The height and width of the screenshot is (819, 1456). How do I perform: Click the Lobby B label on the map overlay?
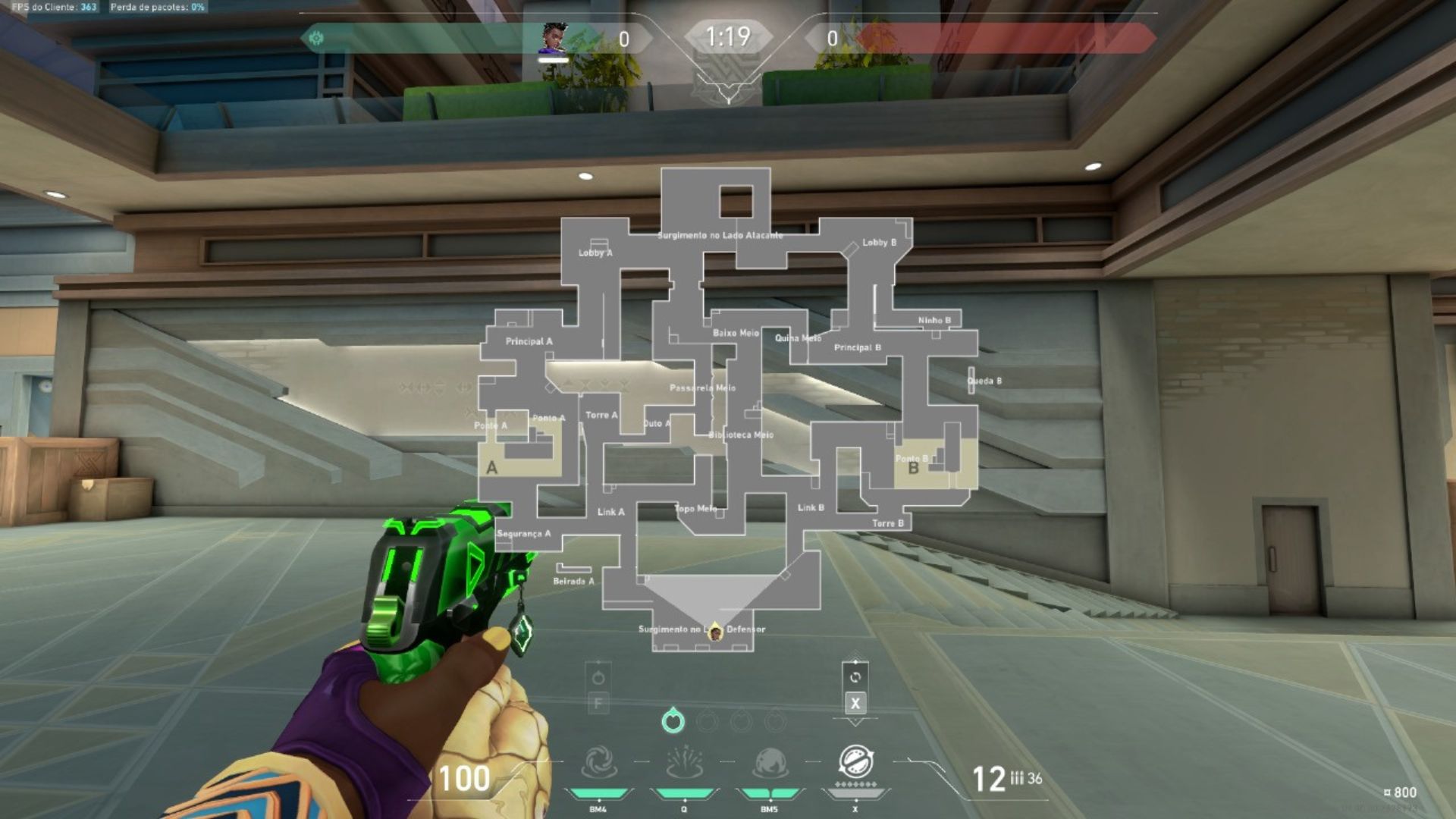coord(878,243)
